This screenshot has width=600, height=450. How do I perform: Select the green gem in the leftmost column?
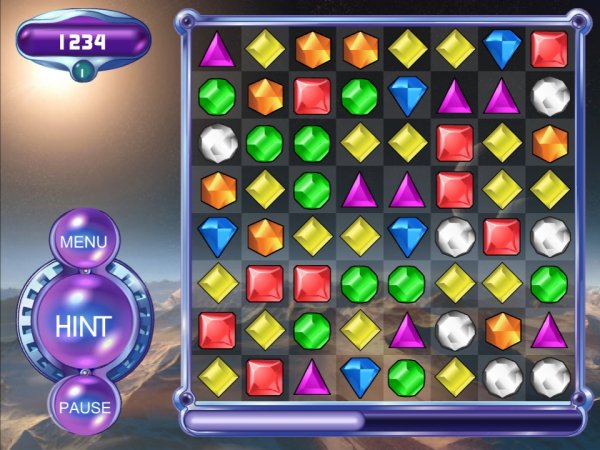click(217, 96)
